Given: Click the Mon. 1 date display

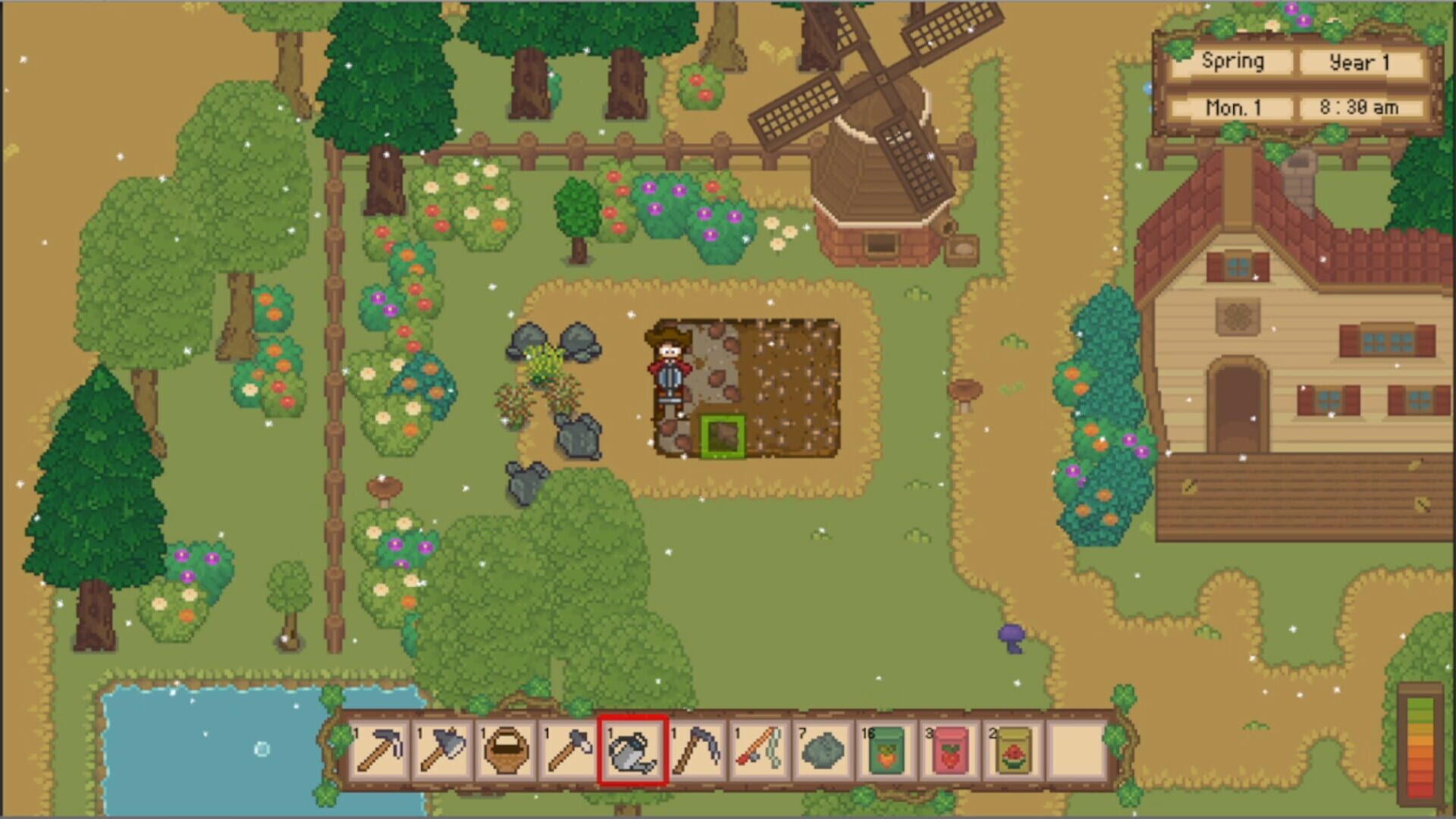Looking at the screenshot, I should click(x=1235, y=108).
